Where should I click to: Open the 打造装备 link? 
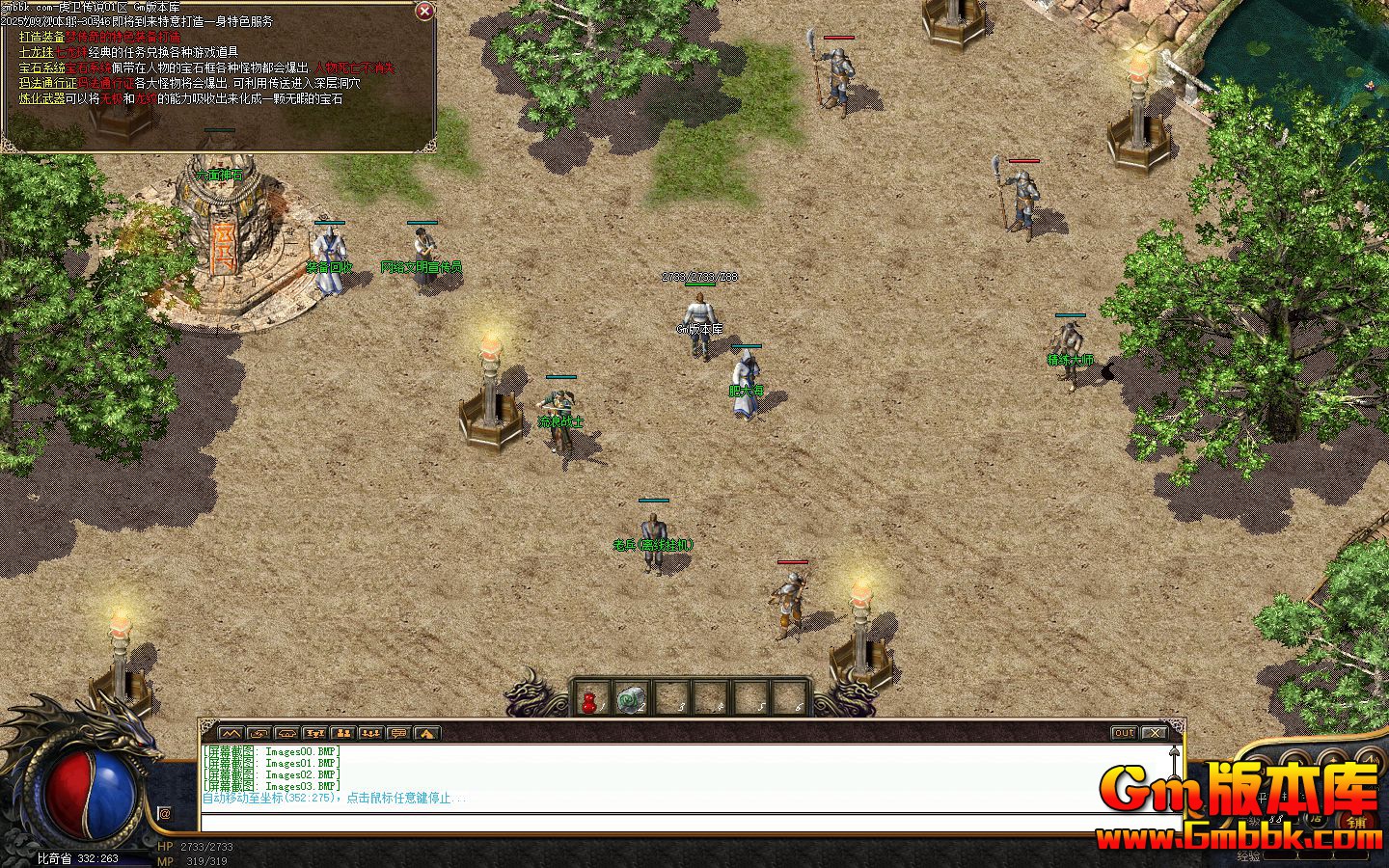click(41, 37)
